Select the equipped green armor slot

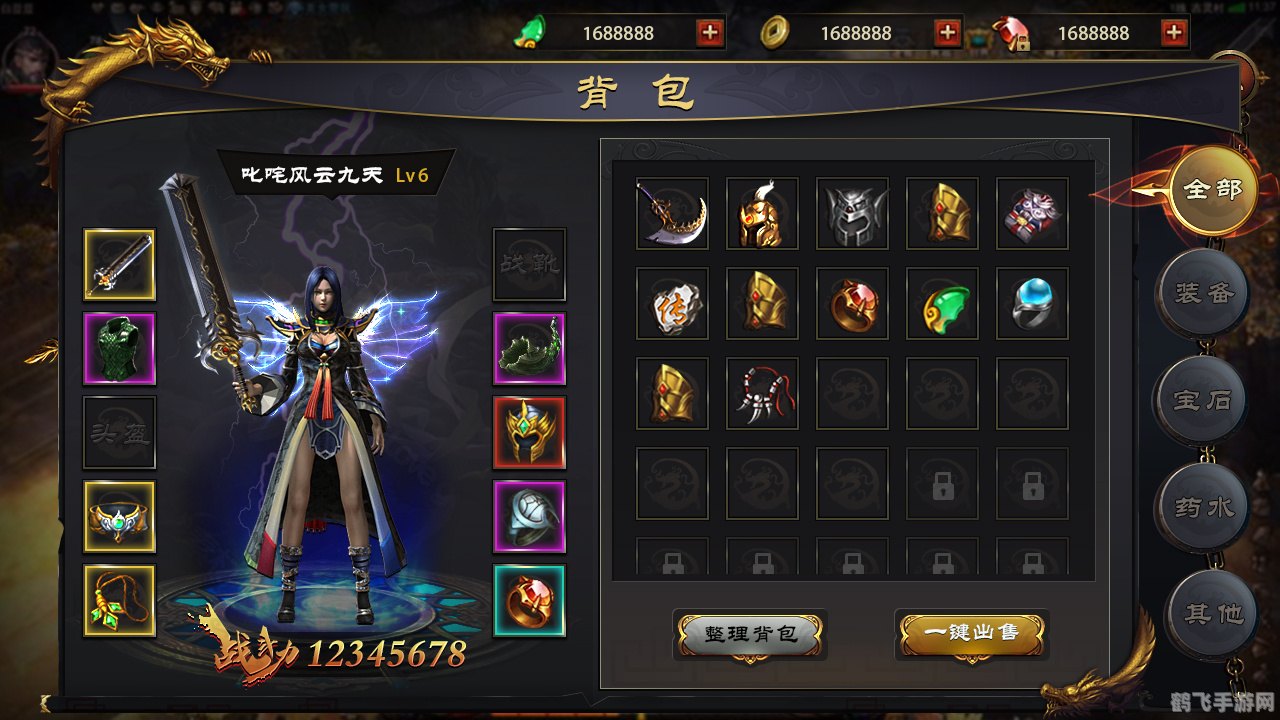120,349
